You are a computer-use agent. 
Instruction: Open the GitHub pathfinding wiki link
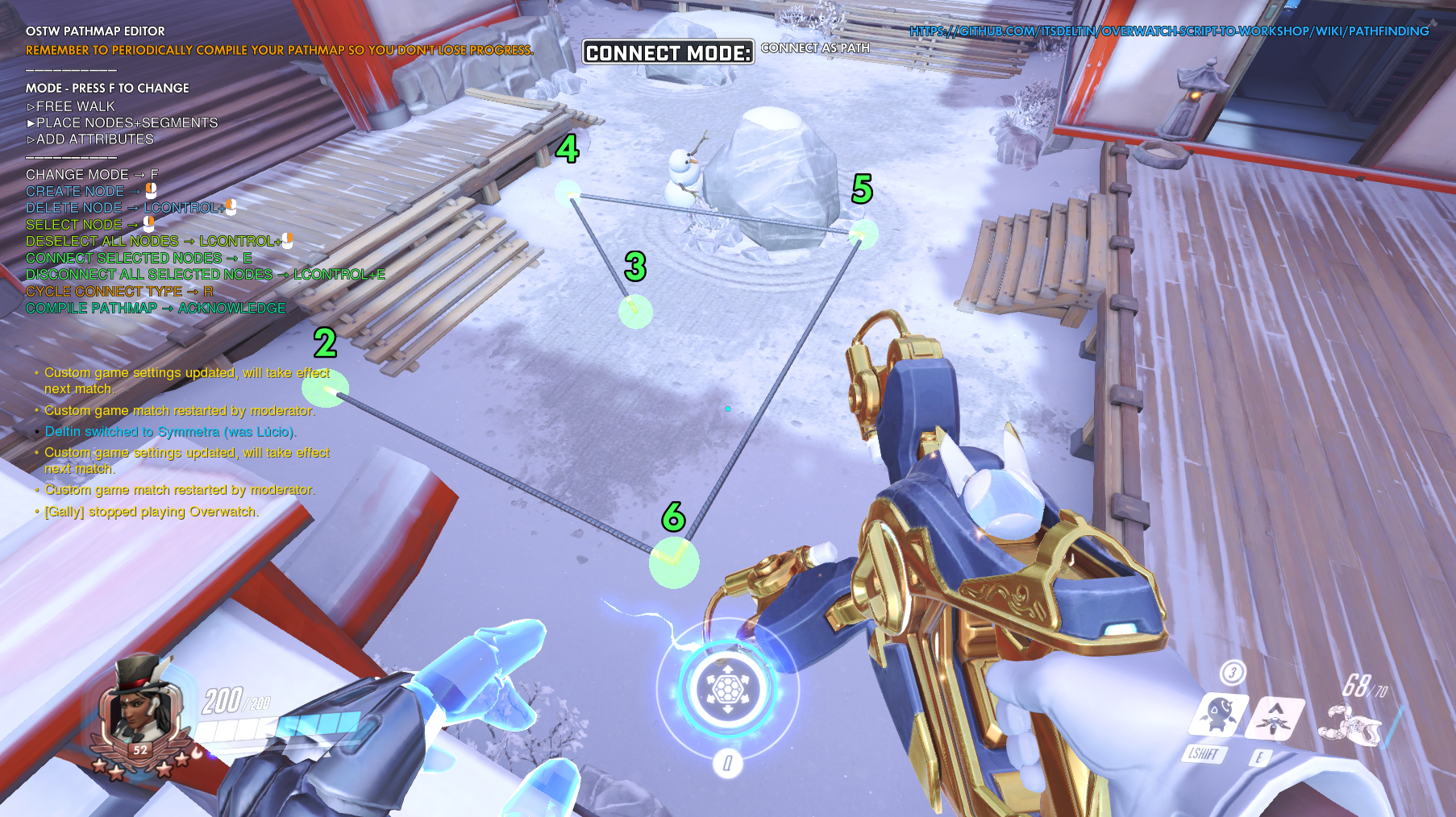[1168, 31]
